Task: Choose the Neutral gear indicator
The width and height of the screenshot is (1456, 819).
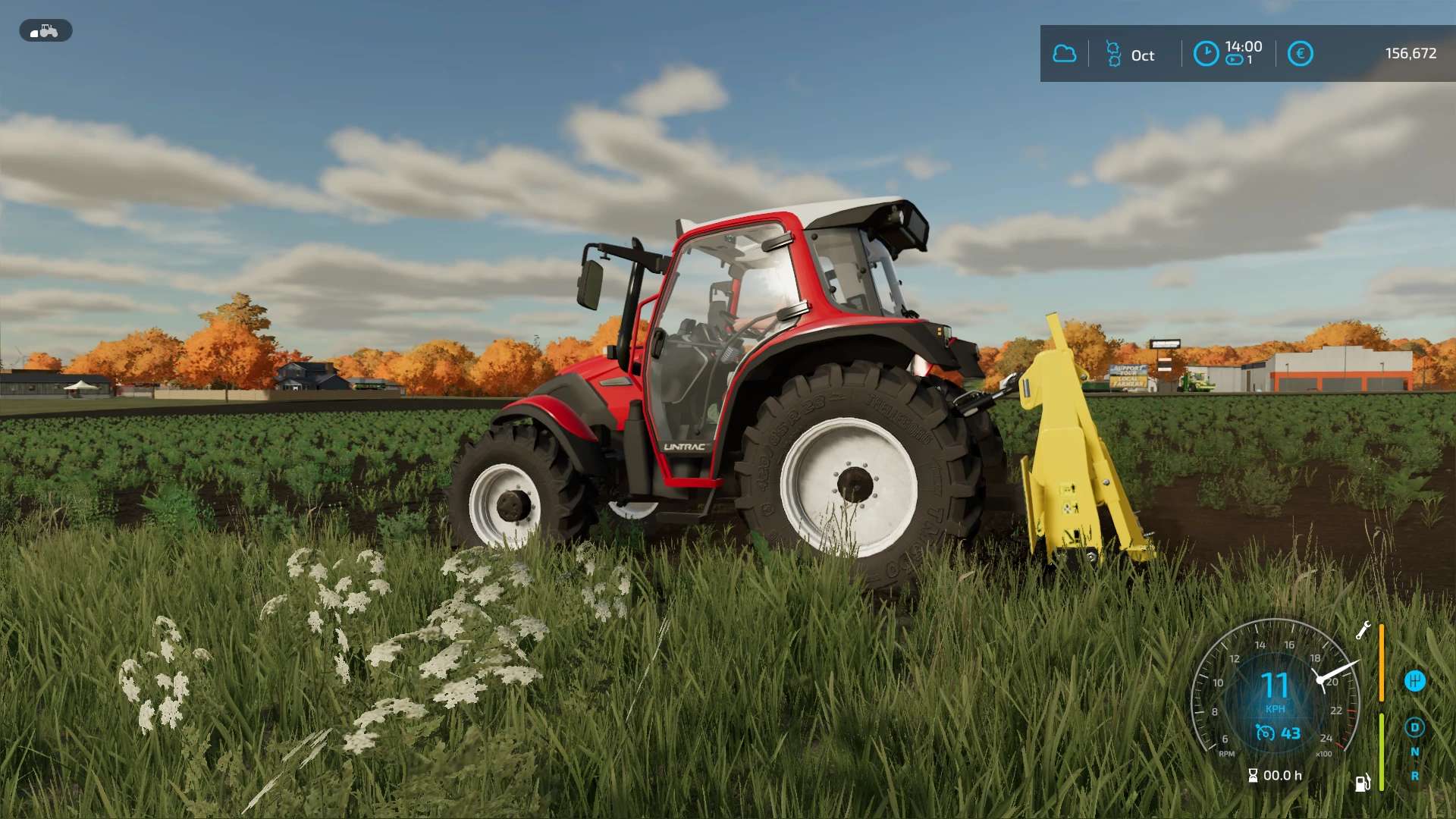Action: click(x=1414, y=752)
